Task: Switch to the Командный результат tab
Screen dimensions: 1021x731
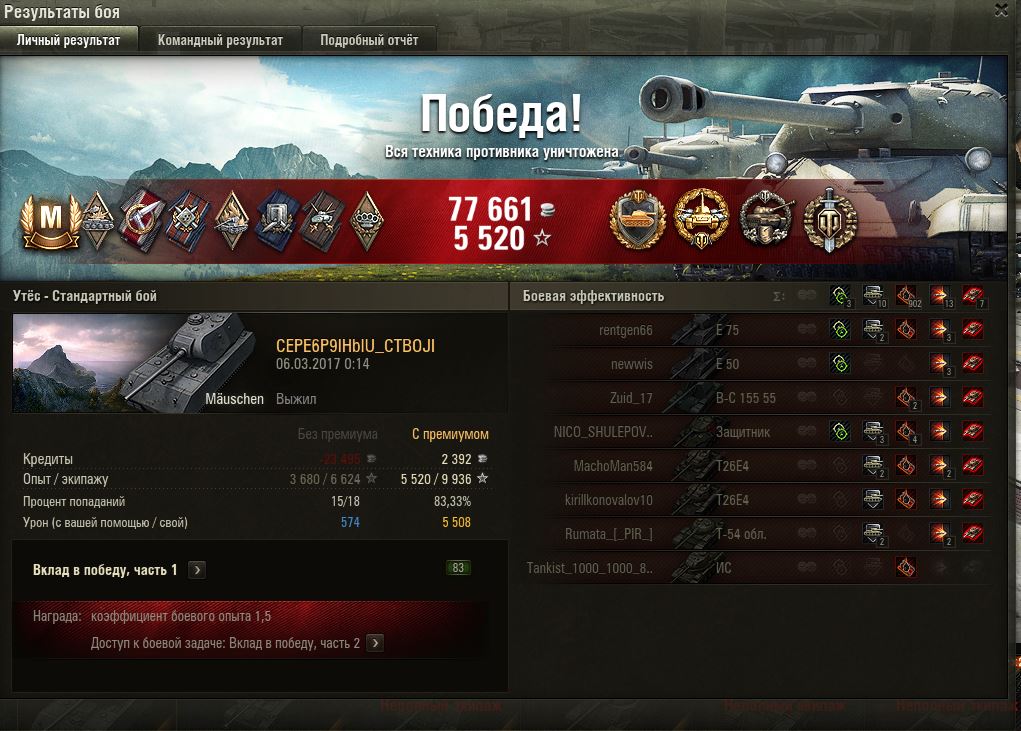Action: (x=220, y=40)
